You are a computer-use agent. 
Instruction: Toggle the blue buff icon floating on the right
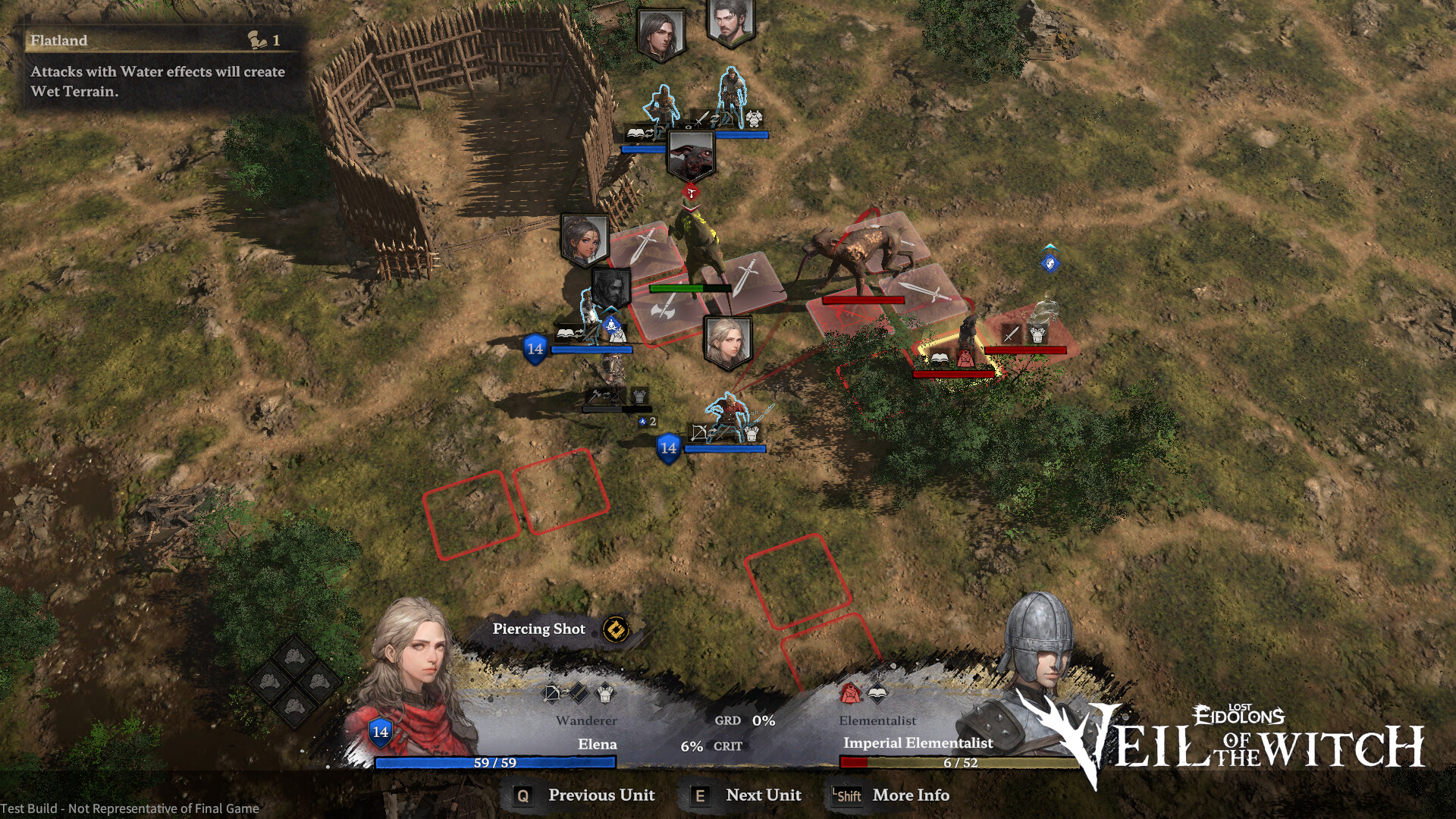[x=1050, y=263]
